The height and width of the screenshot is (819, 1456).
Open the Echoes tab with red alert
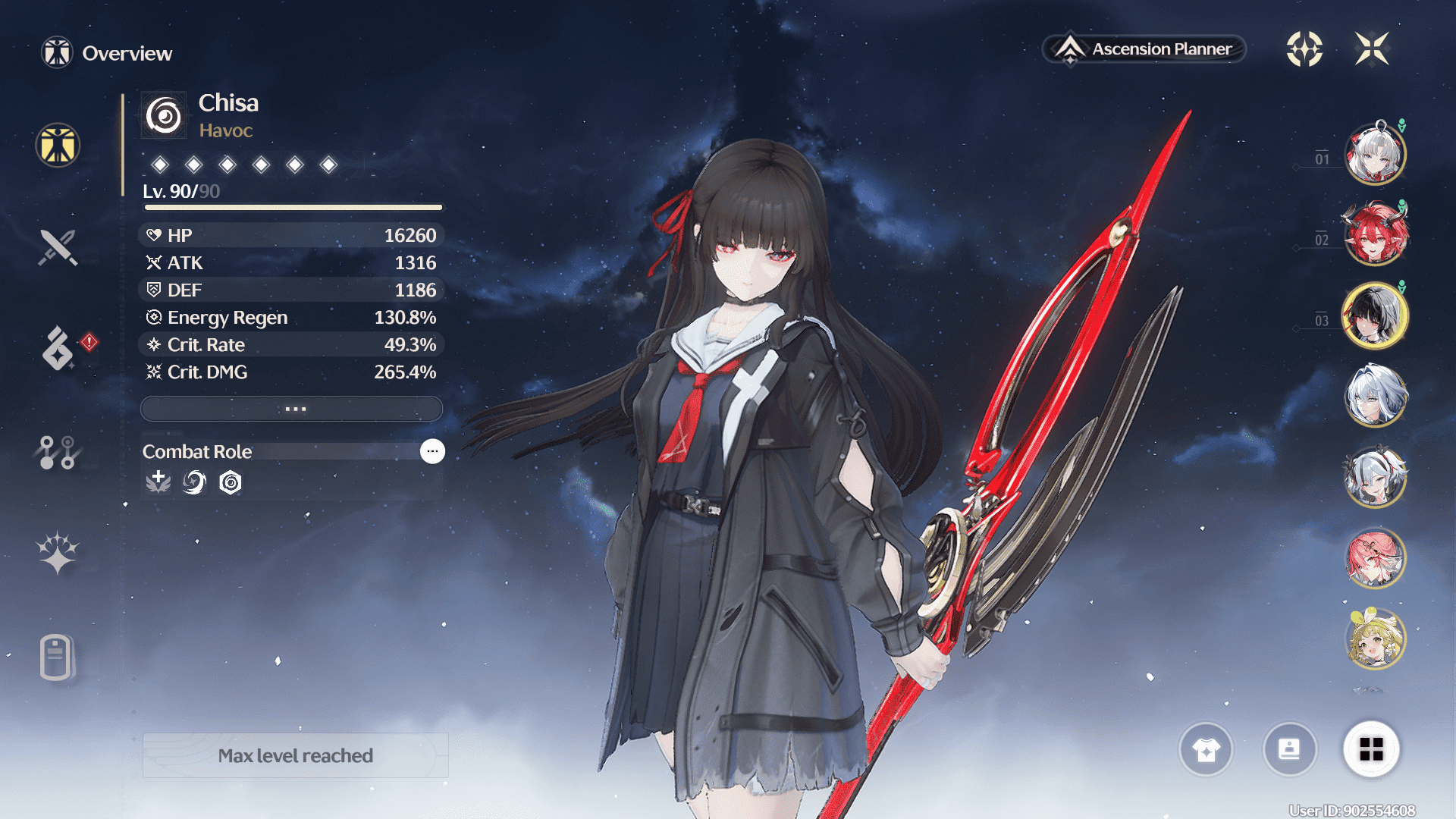pyautogui.click(x=59, y=349)
